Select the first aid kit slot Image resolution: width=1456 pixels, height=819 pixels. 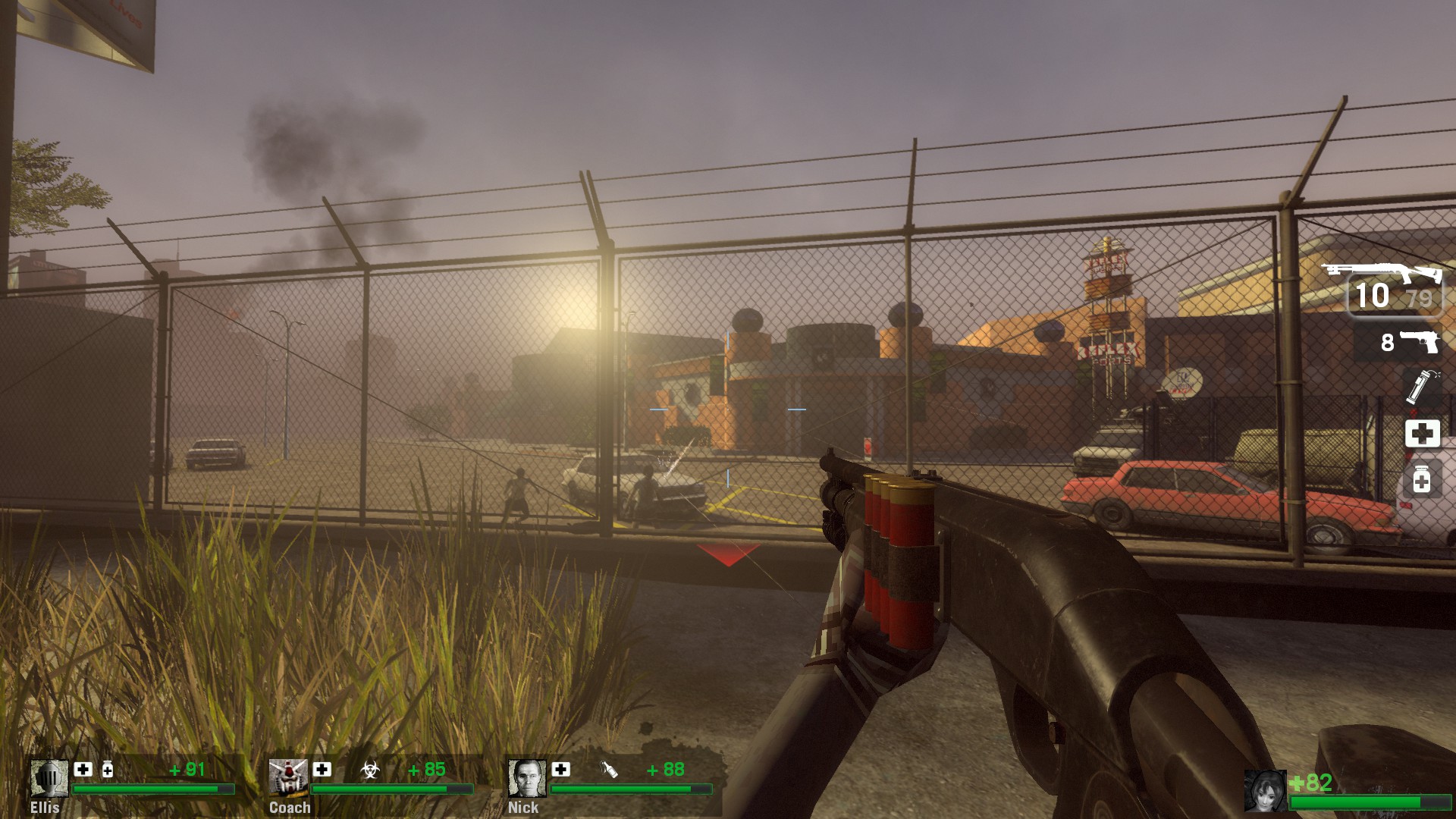1422,433
